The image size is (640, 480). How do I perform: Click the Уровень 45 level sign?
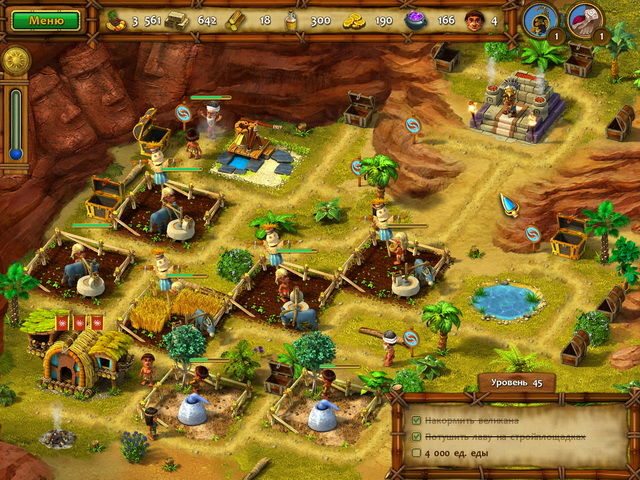[x=516, y=382]
